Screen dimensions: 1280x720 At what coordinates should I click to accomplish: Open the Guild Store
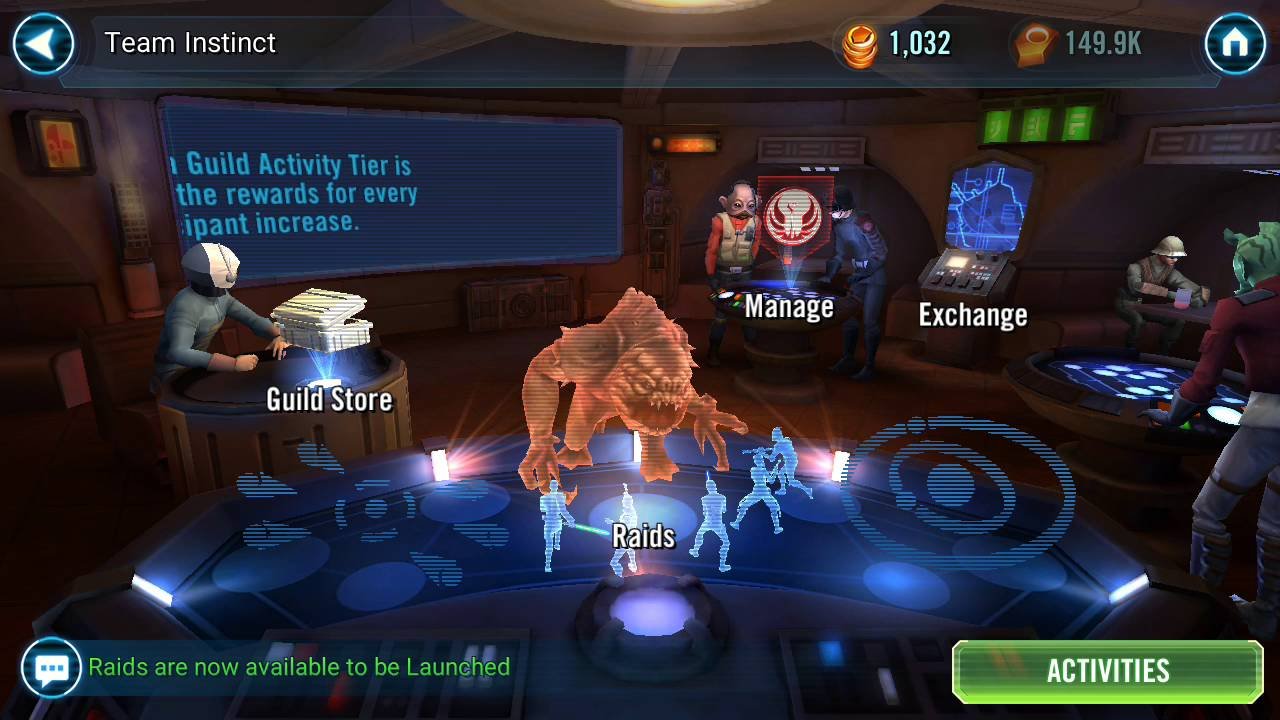click(330, 399)
